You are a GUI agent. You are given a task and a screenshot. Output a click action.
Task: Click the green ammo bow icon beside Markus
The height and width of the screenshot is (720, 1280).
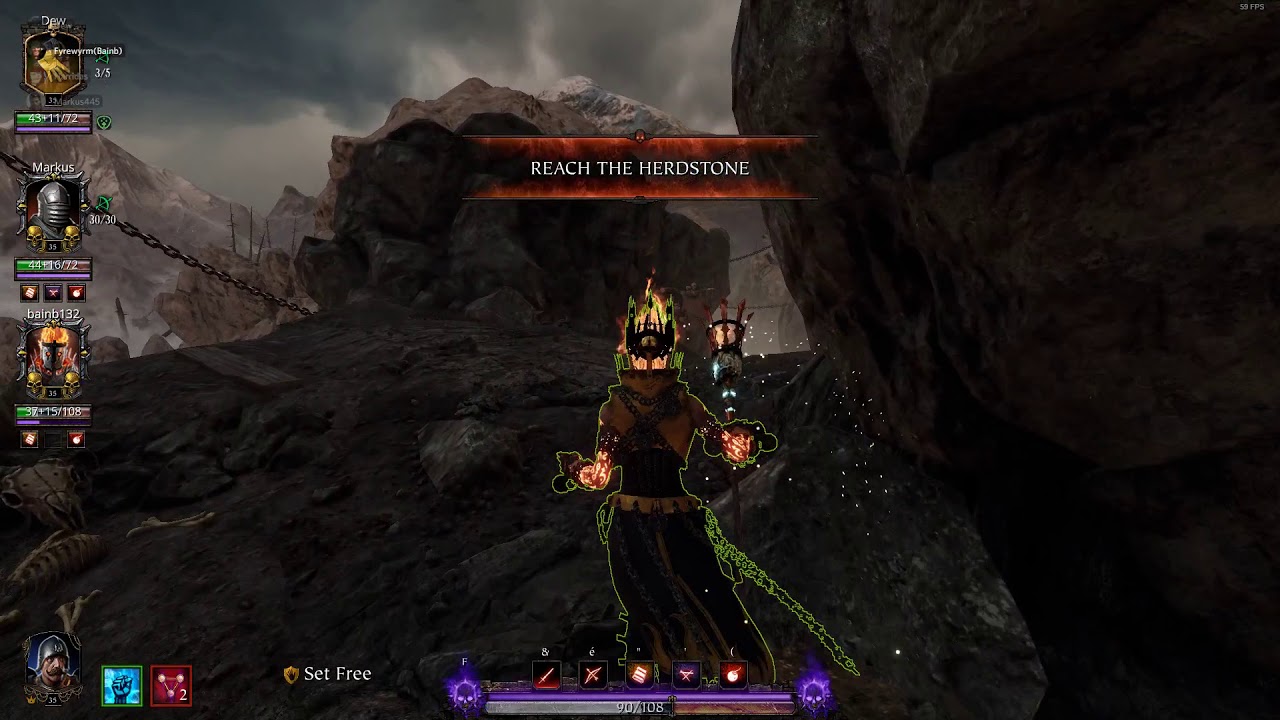(102, 204)
